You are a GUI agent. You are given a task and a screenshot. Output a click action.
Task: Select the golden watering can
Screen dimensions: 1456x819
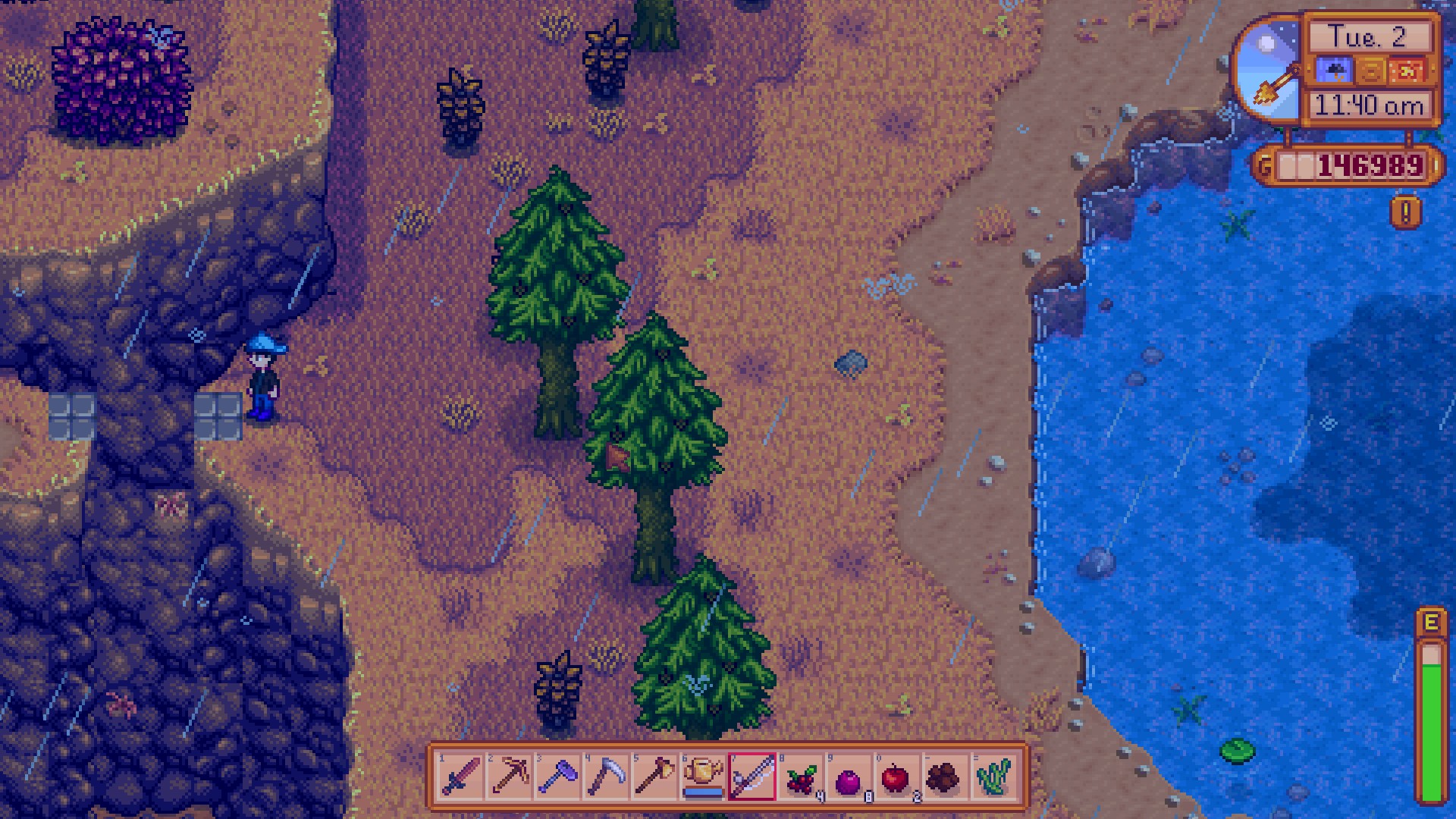(x=704, y=777)
